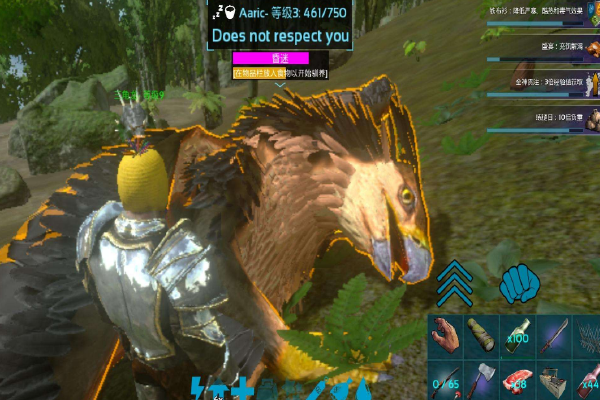
Task: Choose the camouflage canister hotbar slot
Action: point(483,334)
